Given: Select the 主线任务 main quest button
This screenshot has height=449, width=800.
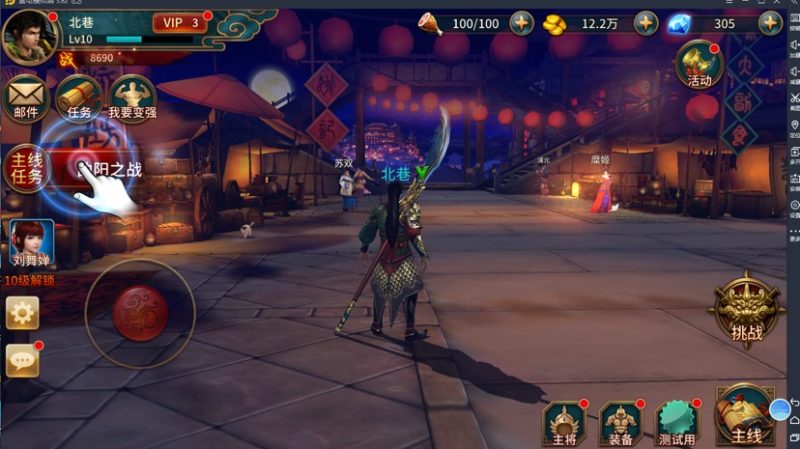Looking at the screenshot, I should pos(27,170).
